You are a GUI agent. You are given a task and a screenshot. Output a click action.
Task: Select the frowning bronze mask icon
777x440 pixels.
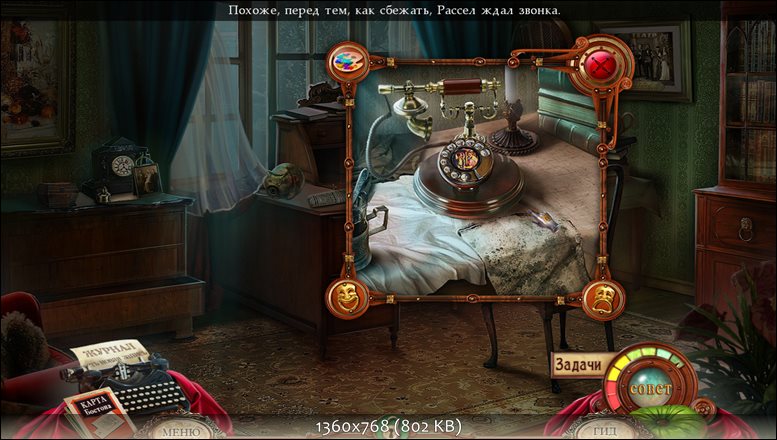coord(603,296)
